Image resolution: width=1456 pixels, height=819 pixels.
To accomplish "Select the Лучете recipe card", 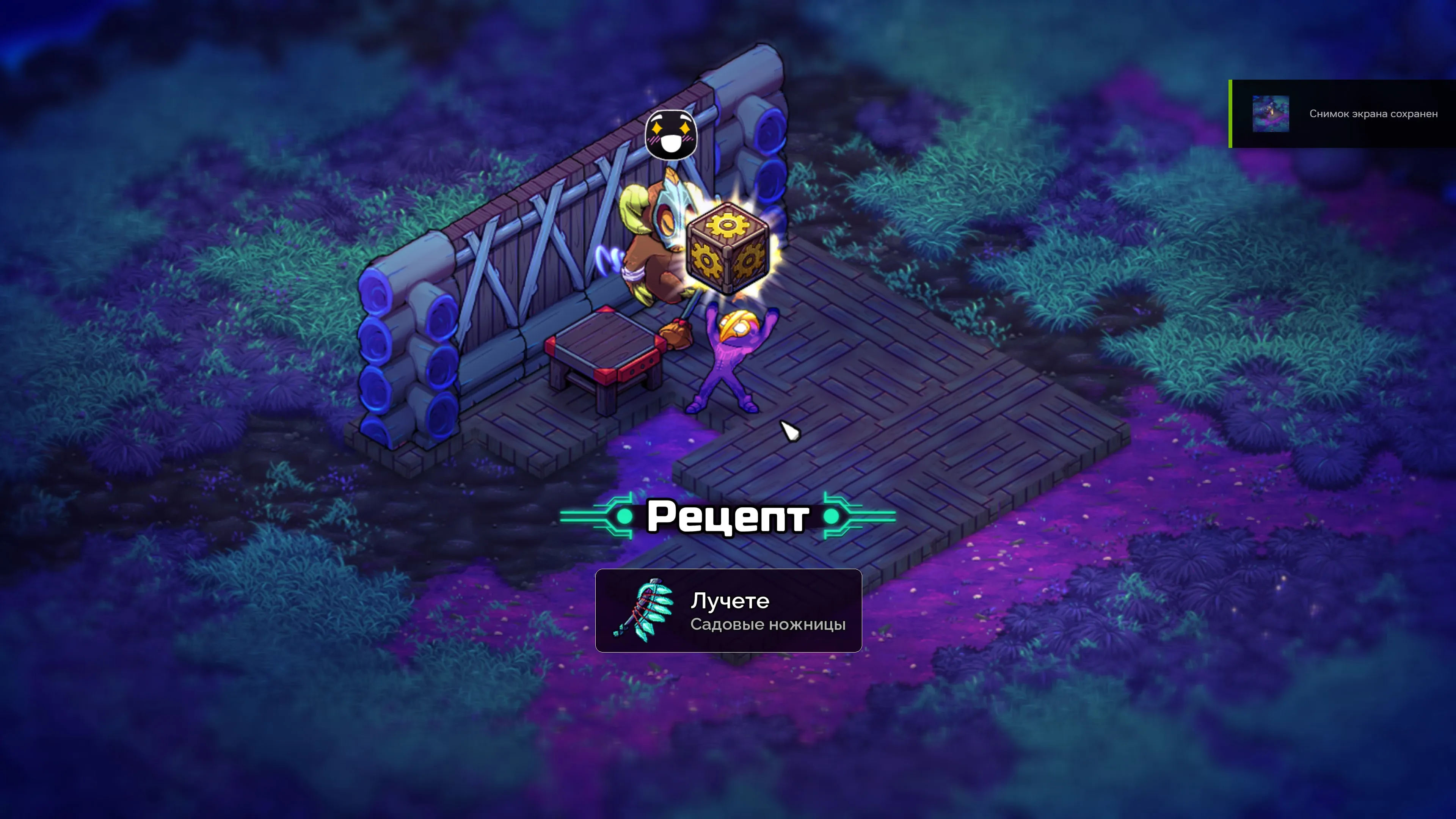I will (728, 610).
